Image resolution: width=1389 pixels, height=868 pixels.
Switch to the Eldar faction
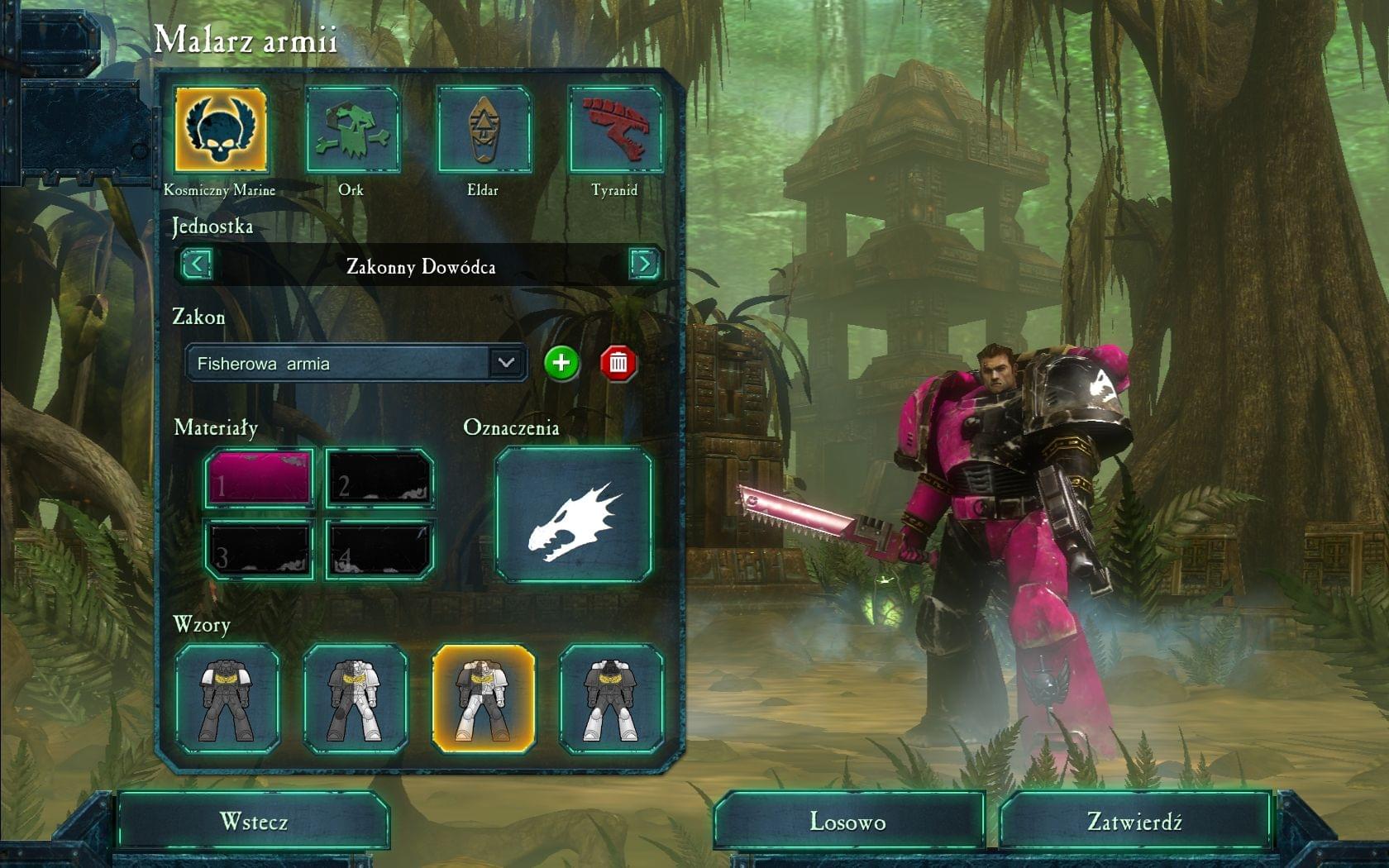pyautogui.click(x=483, y=130)
